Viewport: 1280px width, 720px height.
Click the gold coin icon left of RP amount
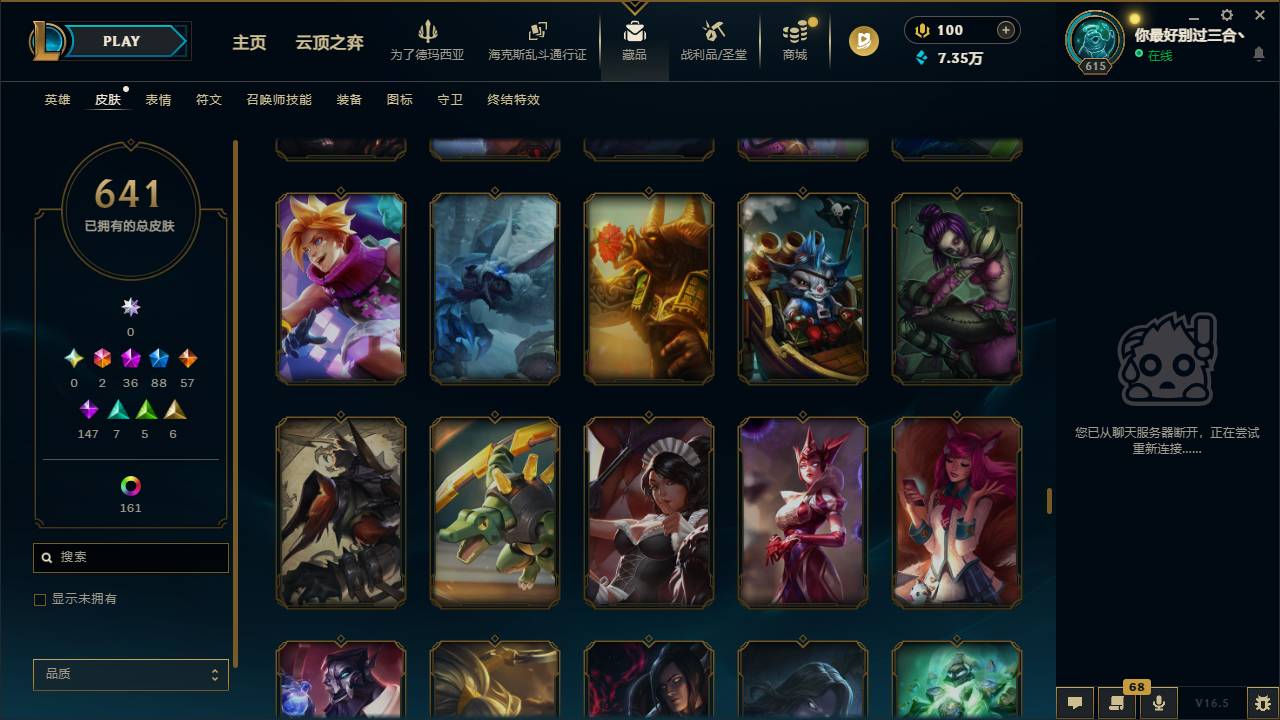tap(920, 30)
